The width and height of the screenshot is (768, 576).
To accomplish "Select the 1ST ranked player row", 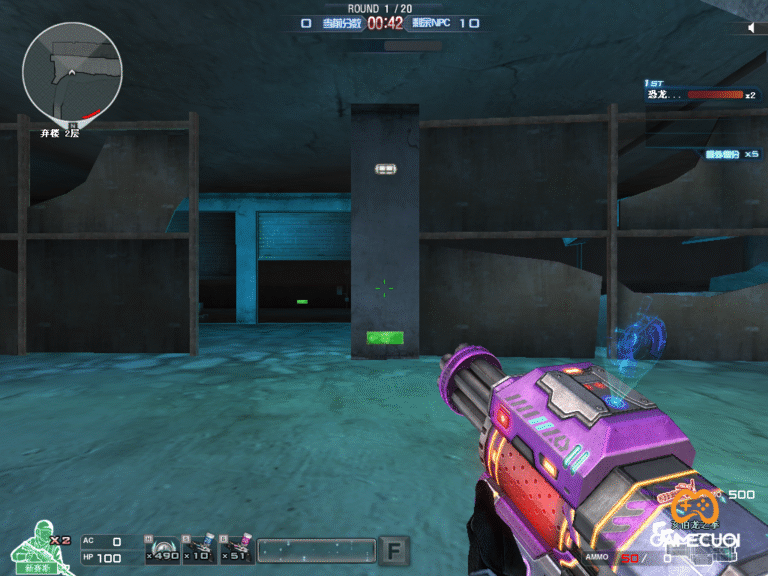I will point(700,94).
